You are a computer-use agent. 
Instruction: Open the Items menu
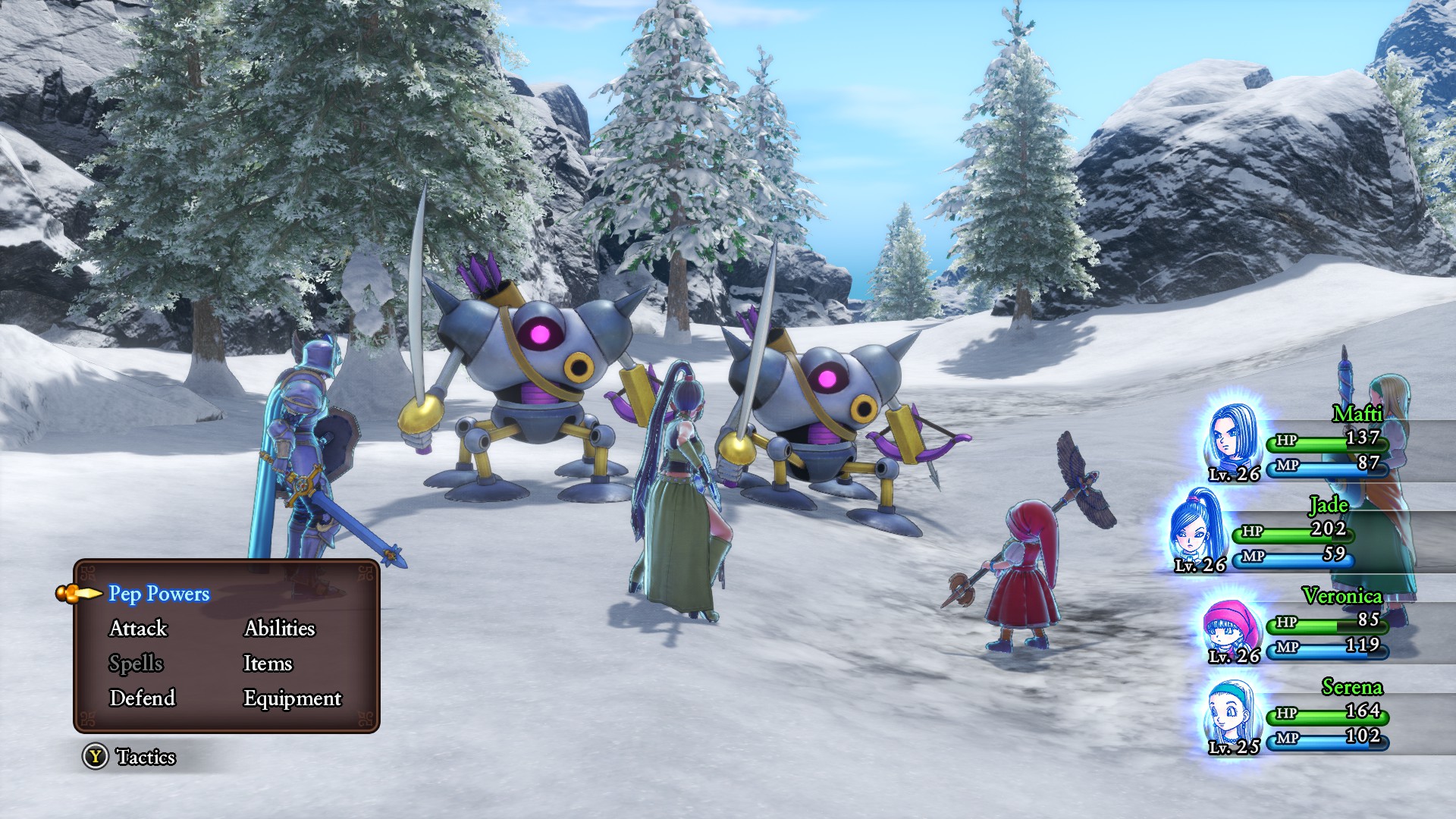pyautogui.click(x=267, y=664)
